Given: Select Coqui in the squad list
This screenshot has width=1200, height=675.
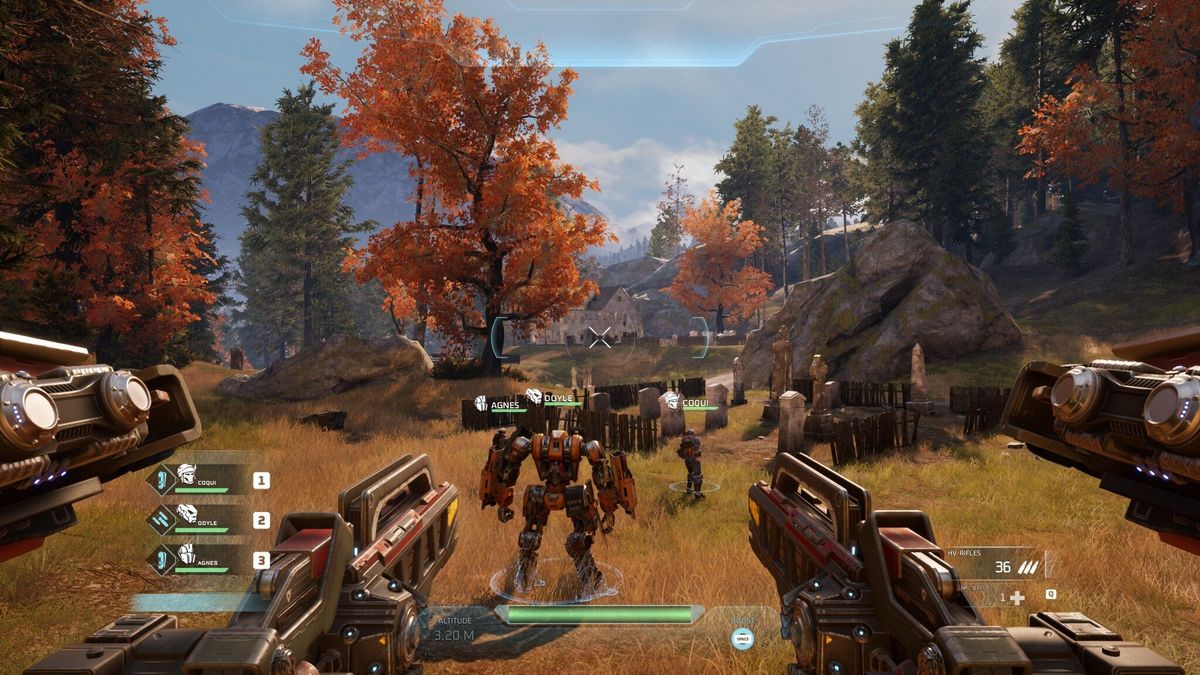Looking at the screenshot, I should (x=200, y=480).
